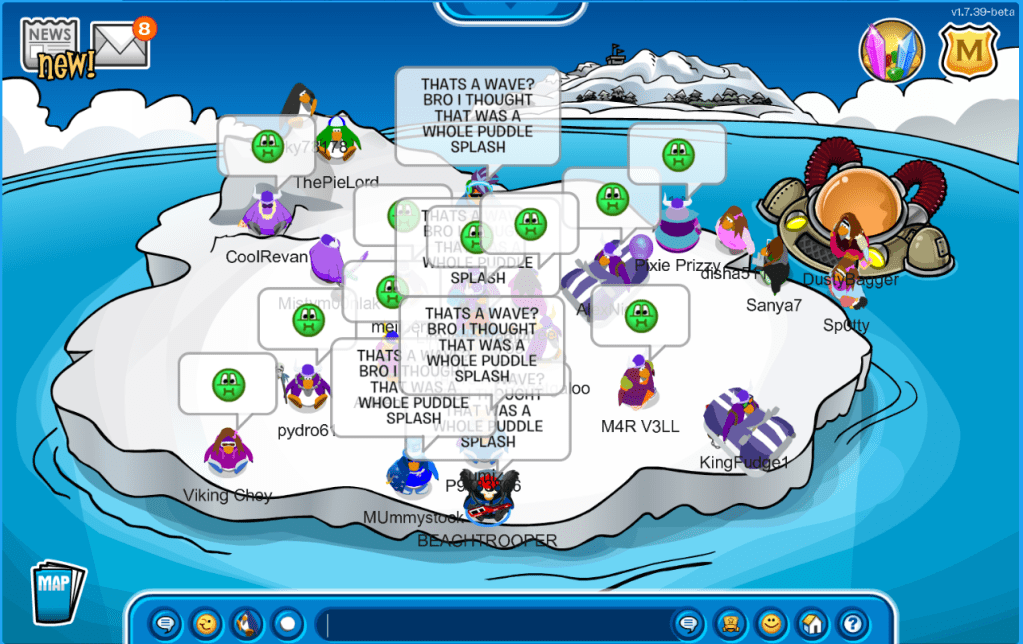This screenshot has height=644, width=1023.
Task: Open the help question mark button
Action: point(851,624)
